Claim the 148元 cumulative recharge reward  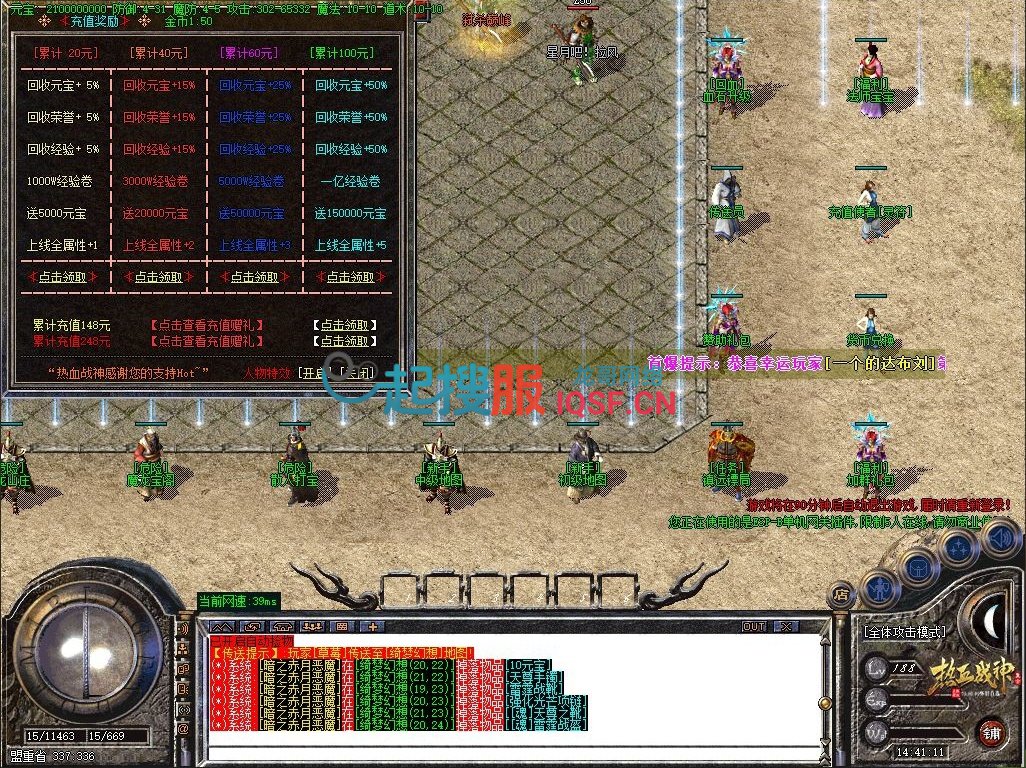coord(344,325)
